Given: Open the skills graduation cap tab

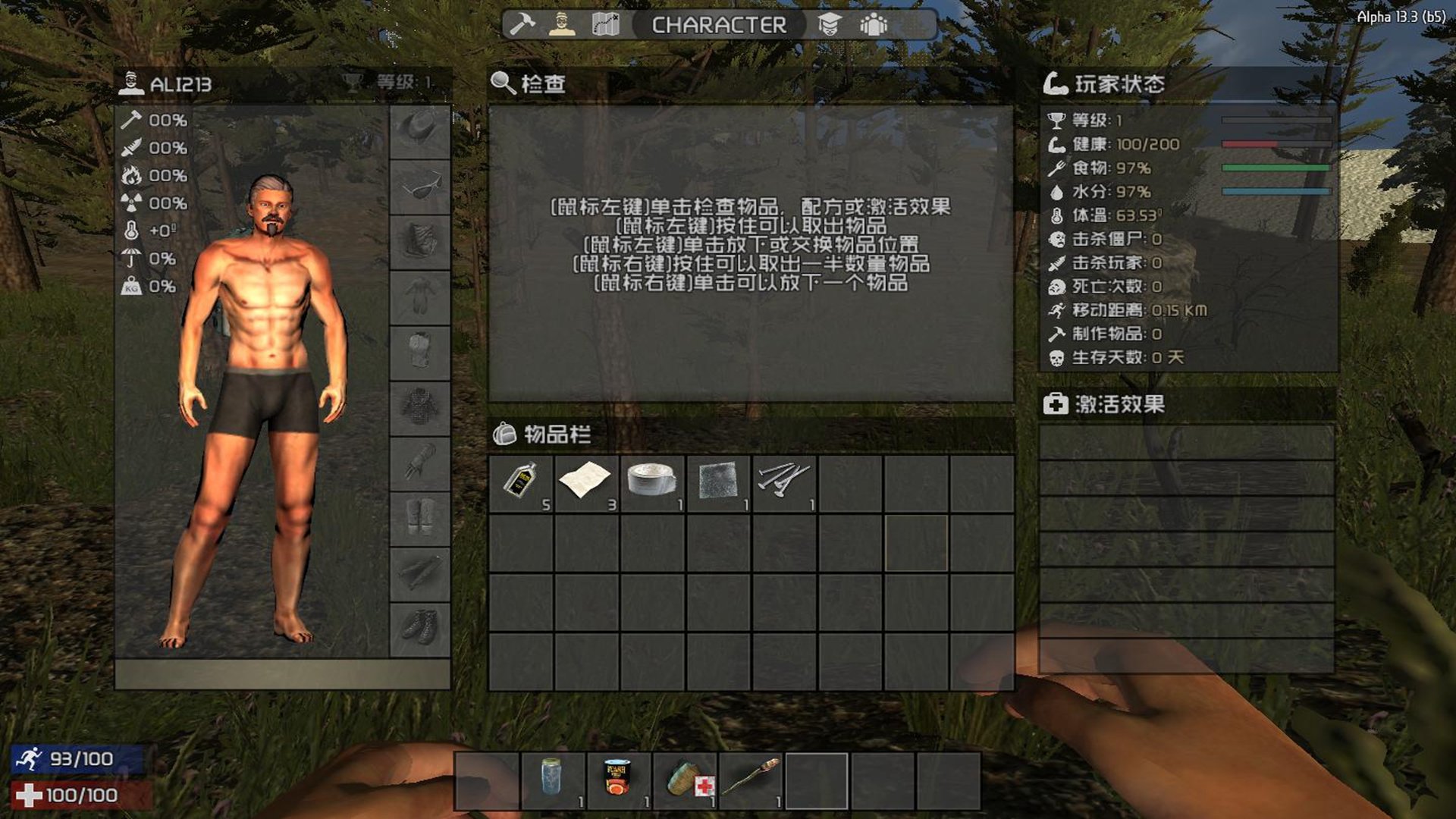Looking at the screenshot, I should click(x=830, y=25).
